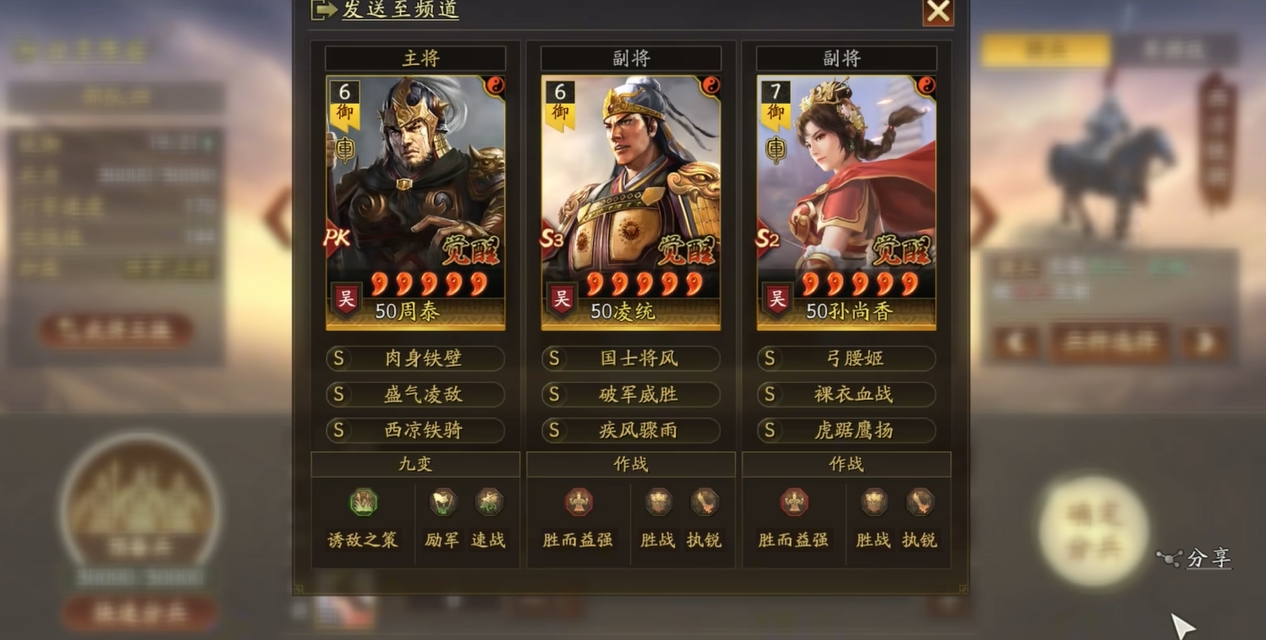This screenshot has width=1266, height=640.
Task: Open the 疾风骤雨 skill
Action: coord(630,430)
